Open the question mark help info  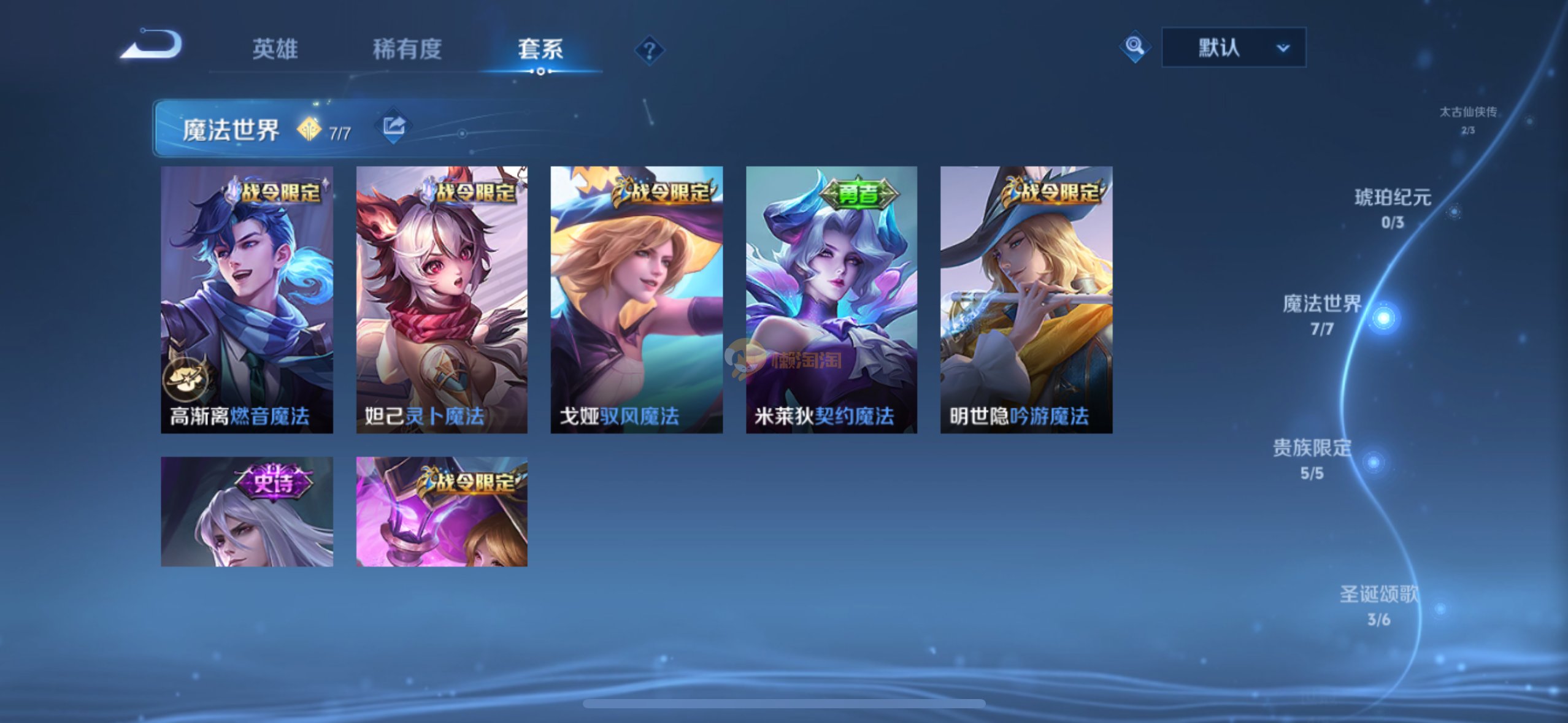(x=649, y=50)
